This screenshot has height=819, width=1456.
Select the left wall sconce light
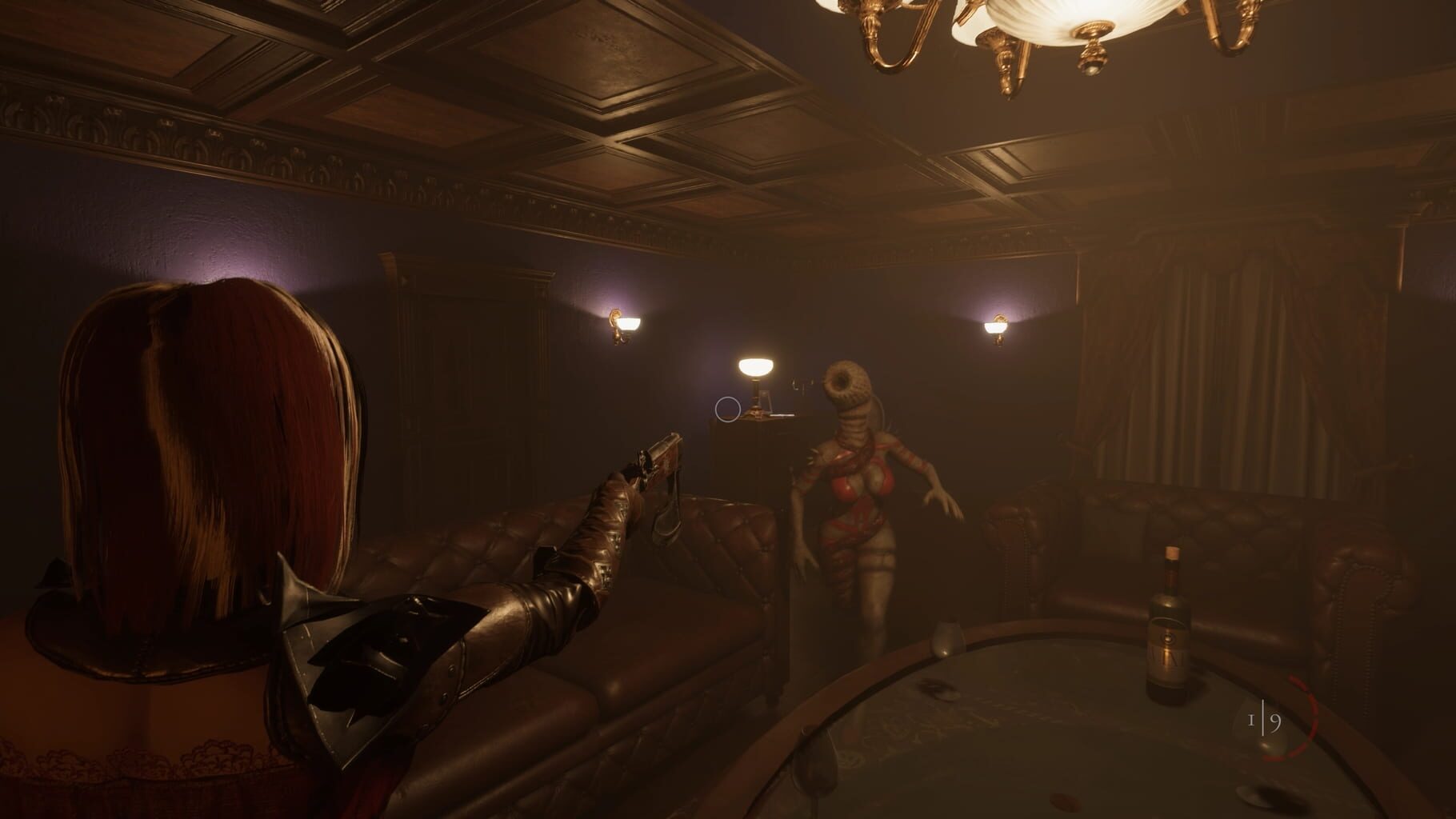(623, 321)
